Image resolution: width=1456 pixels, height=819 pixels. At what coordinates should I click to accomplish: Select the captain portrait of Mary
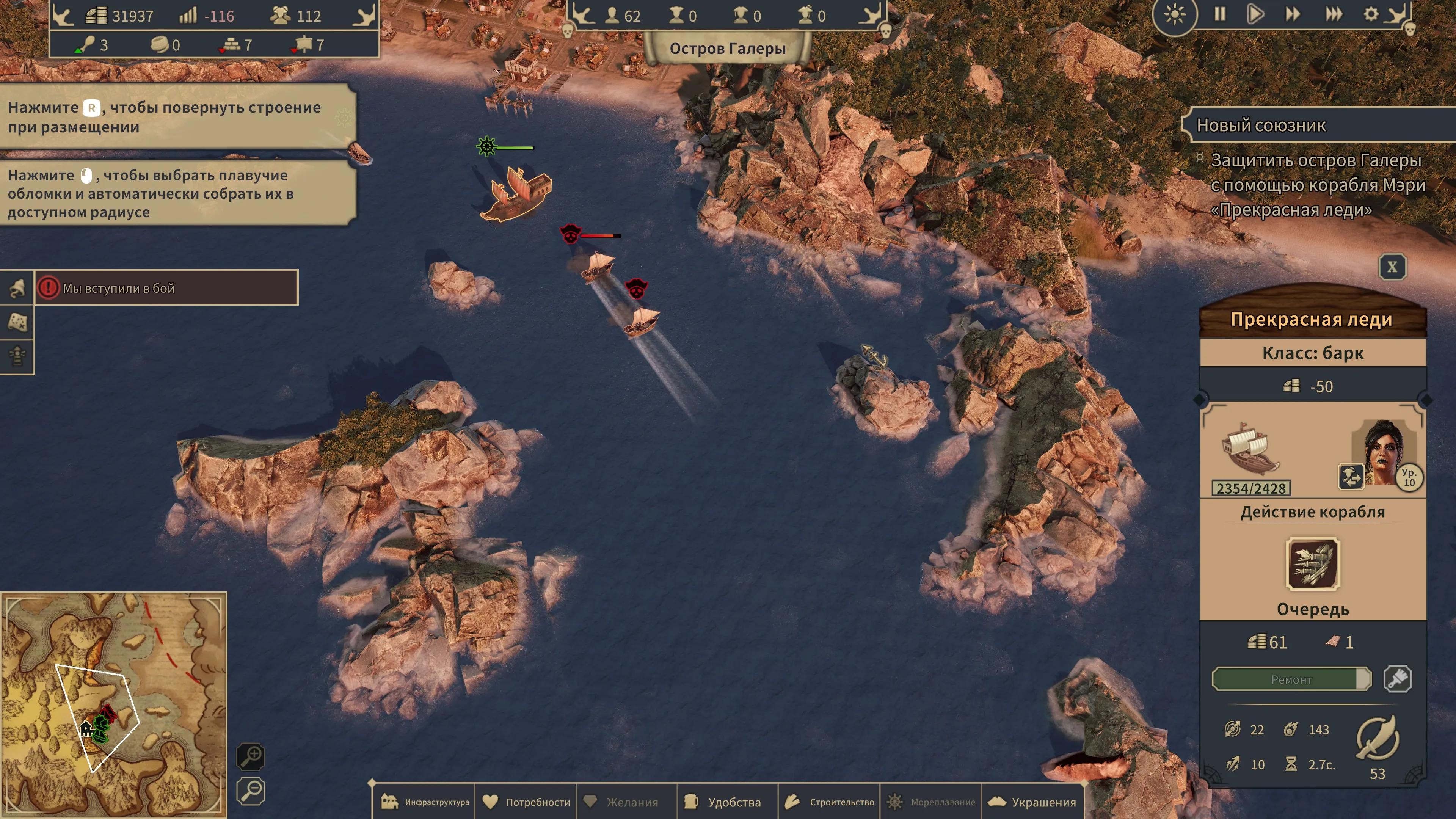point(1383,452)
